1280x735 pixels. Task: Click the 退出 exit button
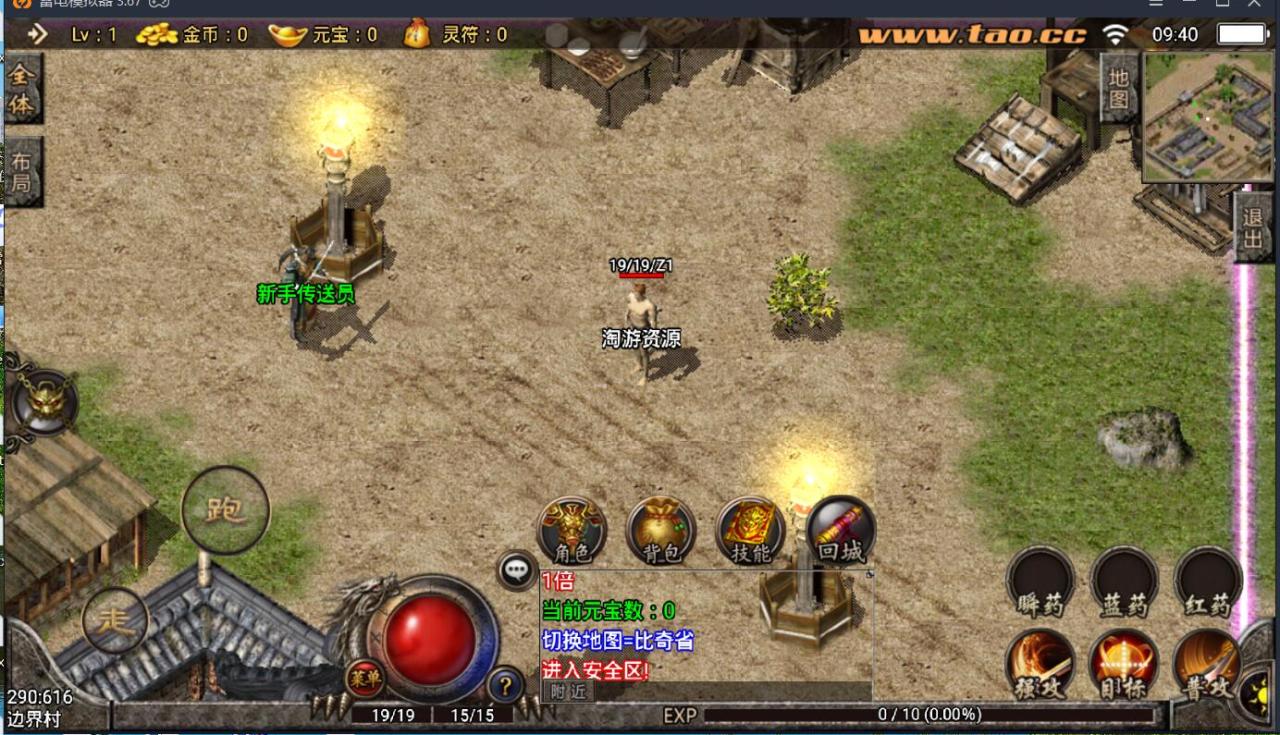click(x=1252, y=227)
